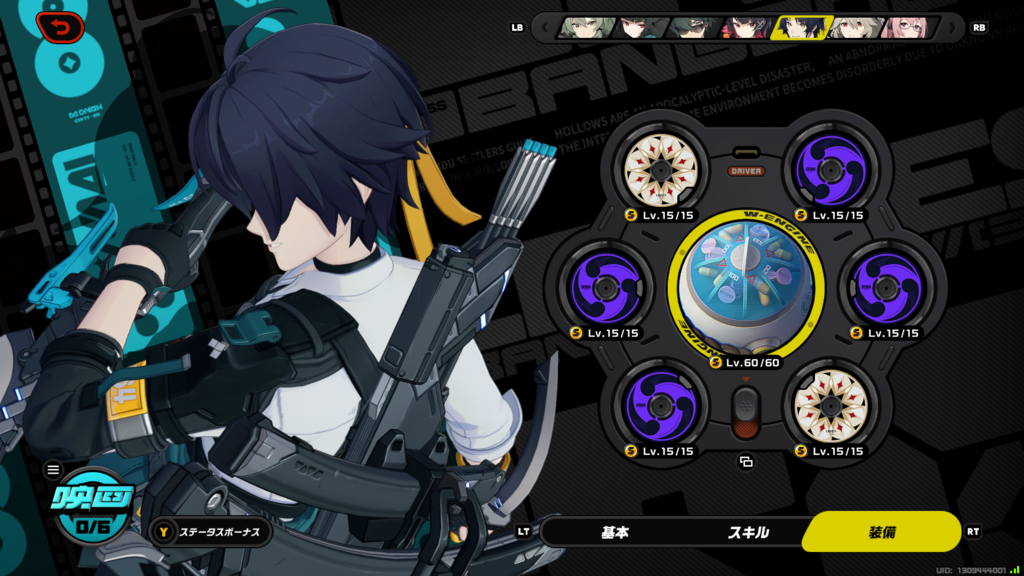Select the pale-haired red-eyed character portrait
Screen dimensions: 1024x576
point(852,27)
